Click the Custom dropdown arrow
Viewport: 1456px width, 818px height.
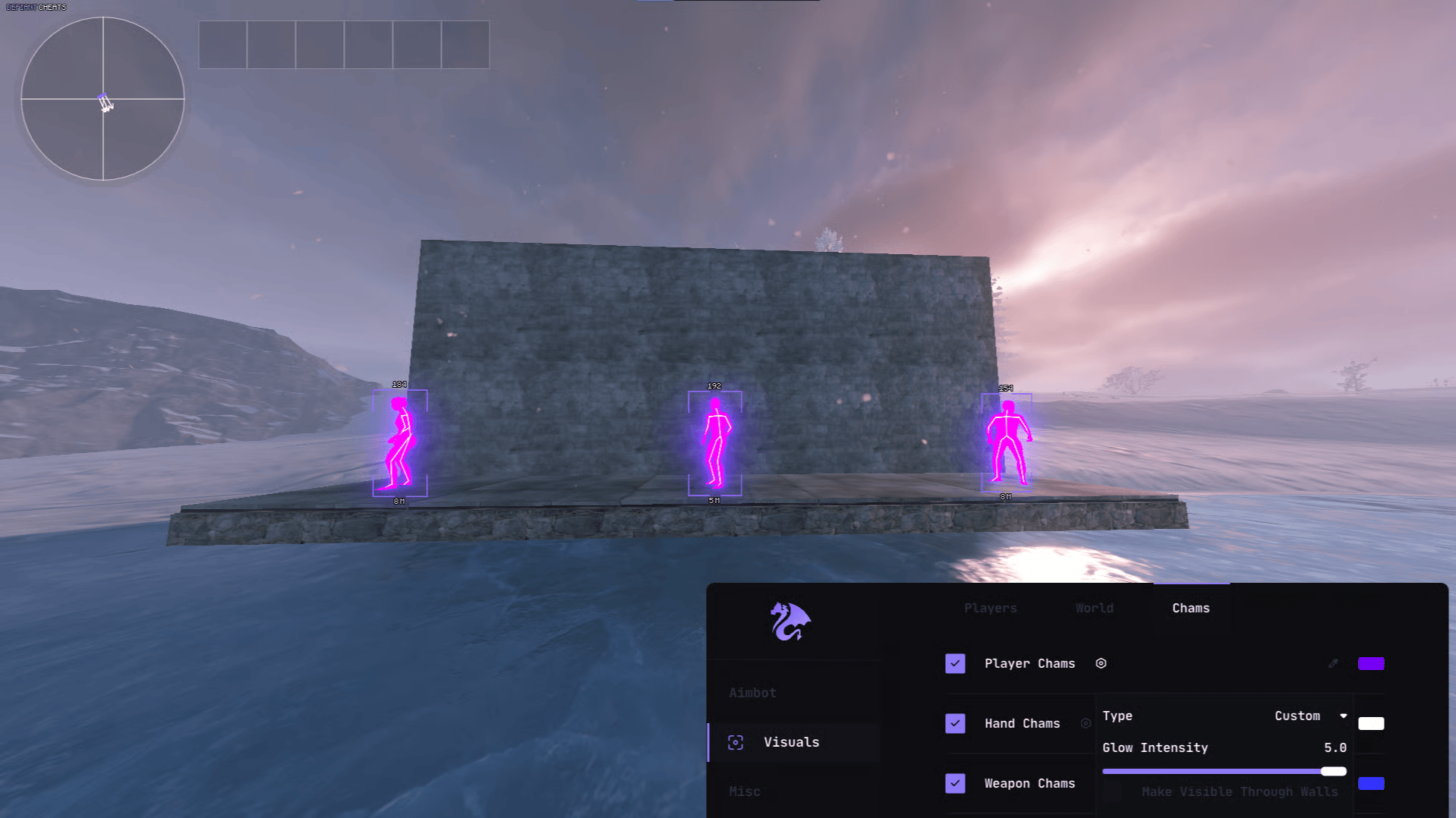point(1342,716)
